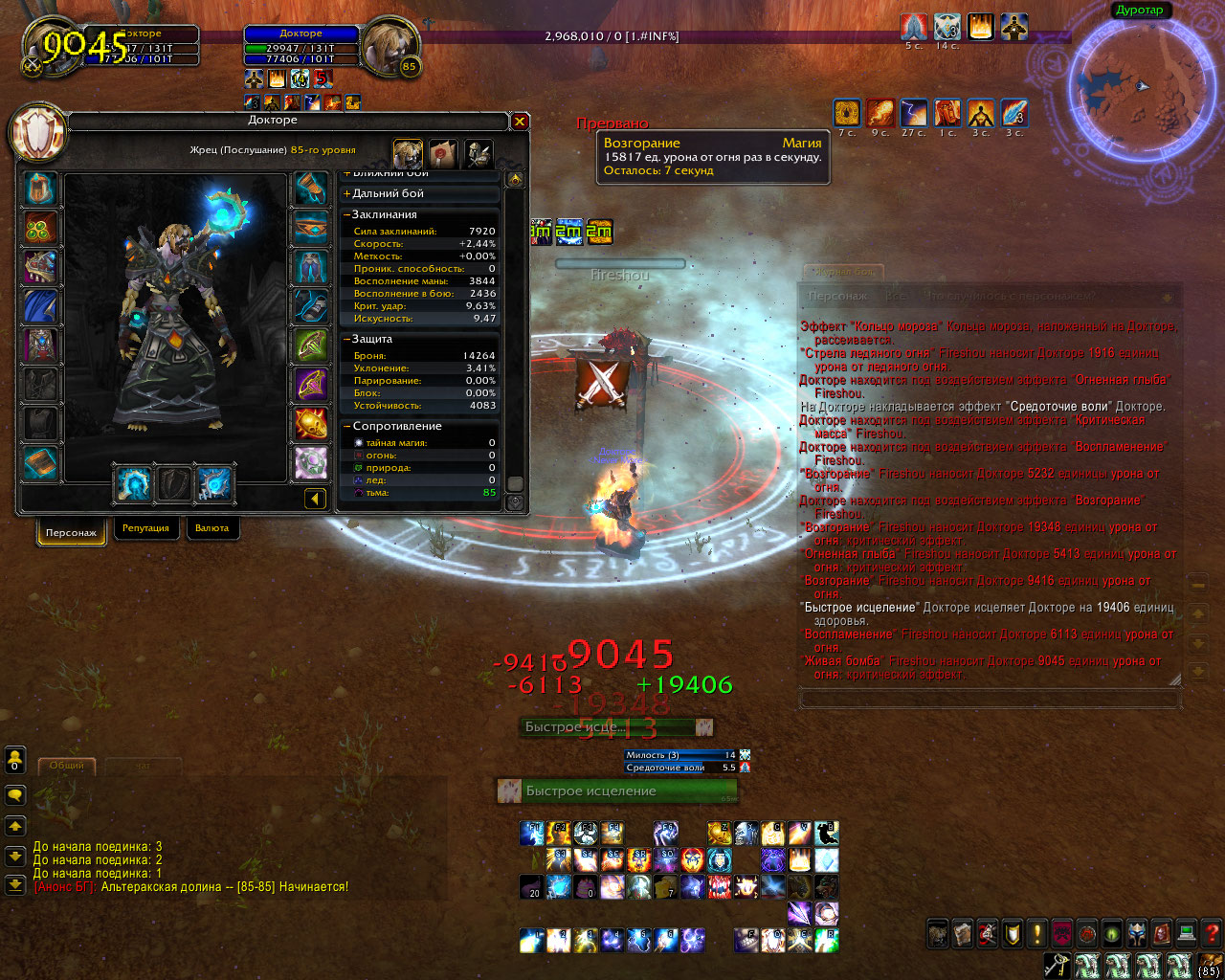Select the glowing staff main-hand weapon slot
Screen dimensions: 1225x980
tap(133, 484)
